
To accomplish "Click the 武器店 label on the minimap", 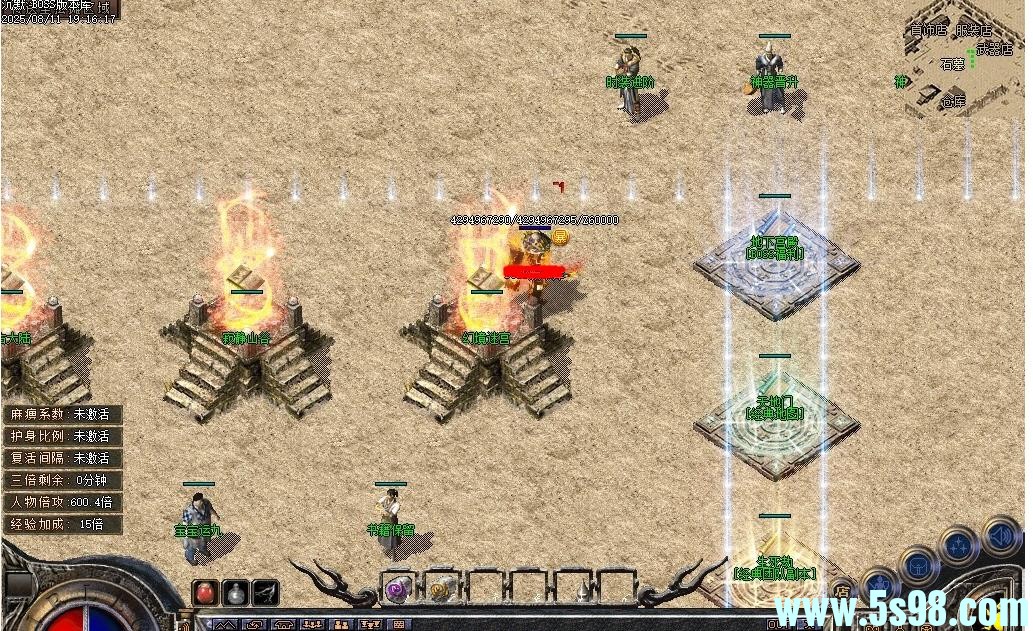I will pyautogui.click(x=994, y=48).
